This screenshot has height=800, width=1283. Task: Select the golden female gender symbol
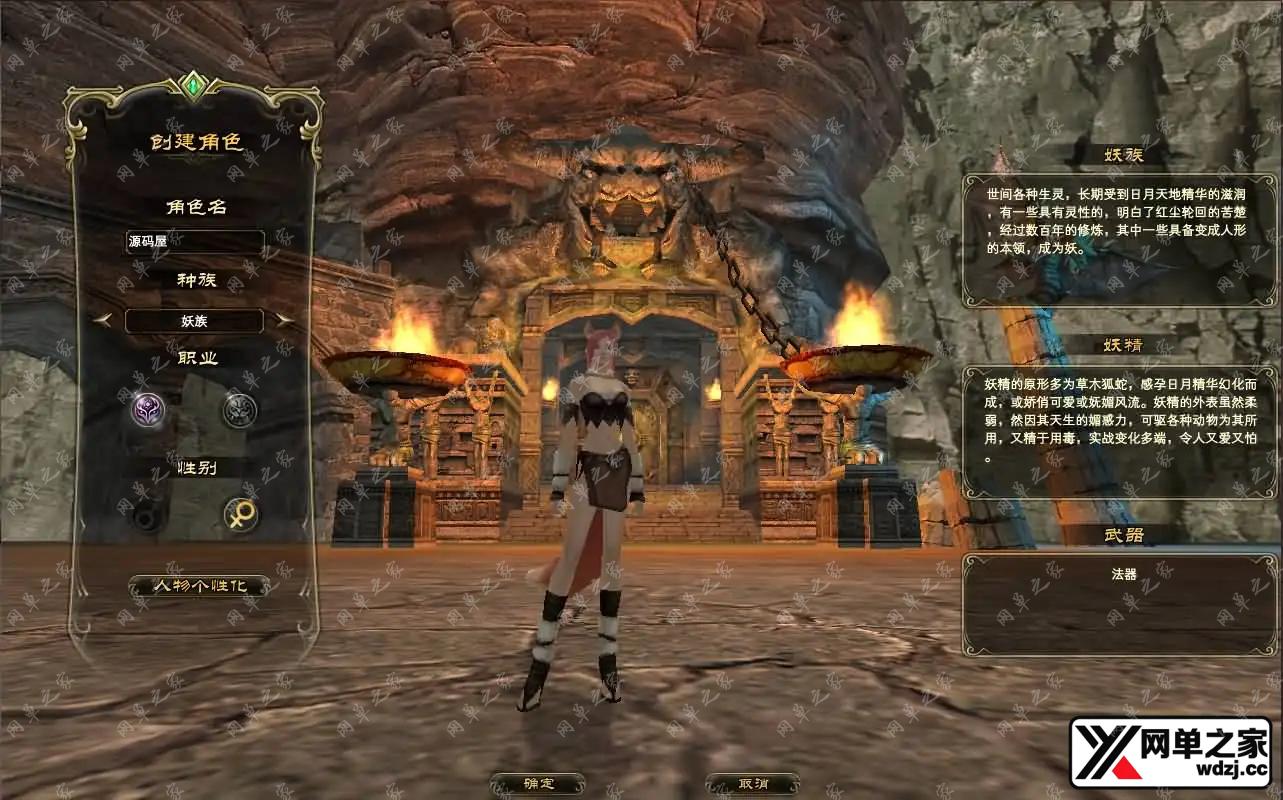coord(240,515)
